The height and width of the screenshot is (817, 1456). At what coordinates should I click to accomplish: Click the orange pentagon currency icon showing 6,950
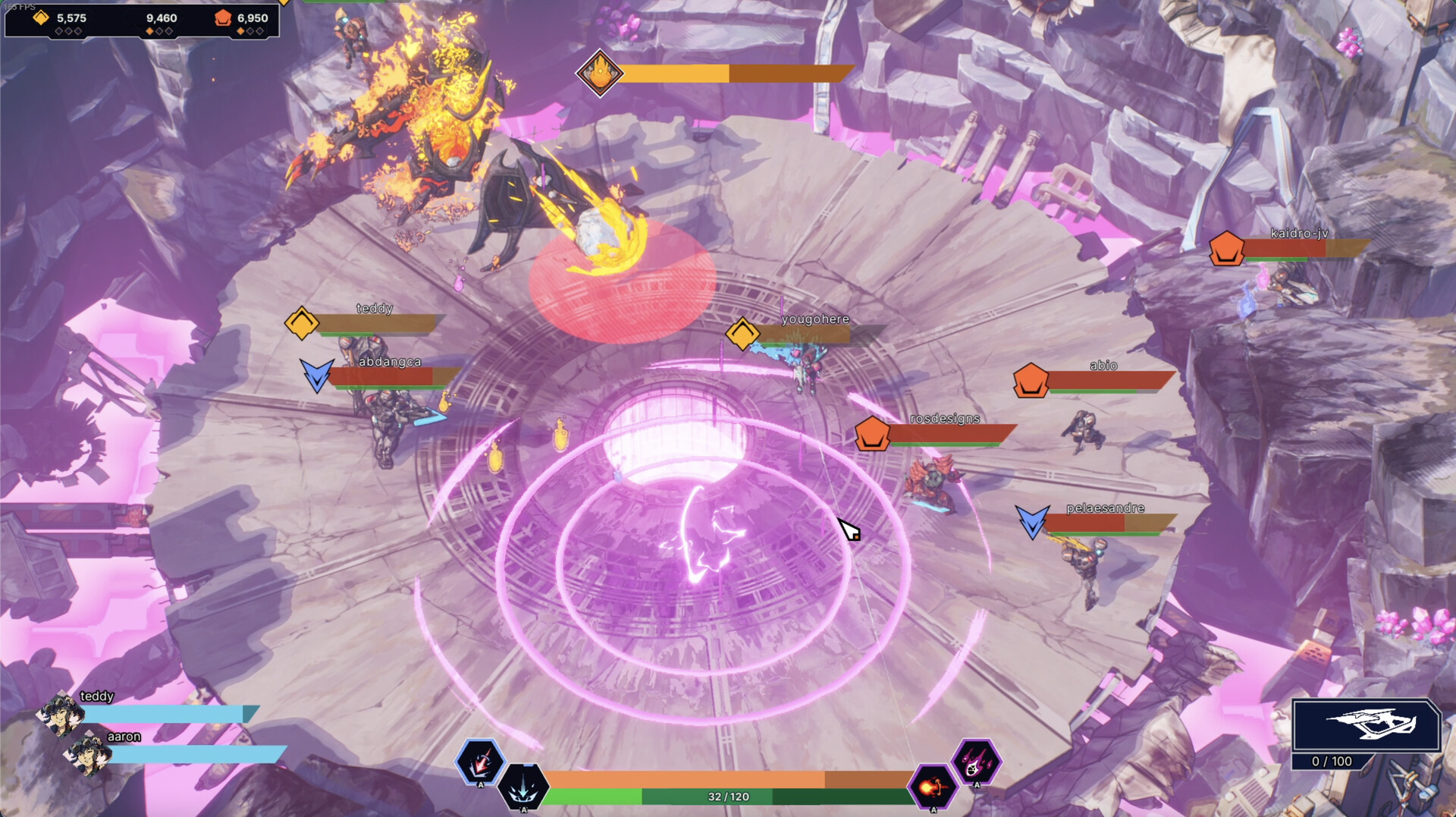[x=223, y=17]
